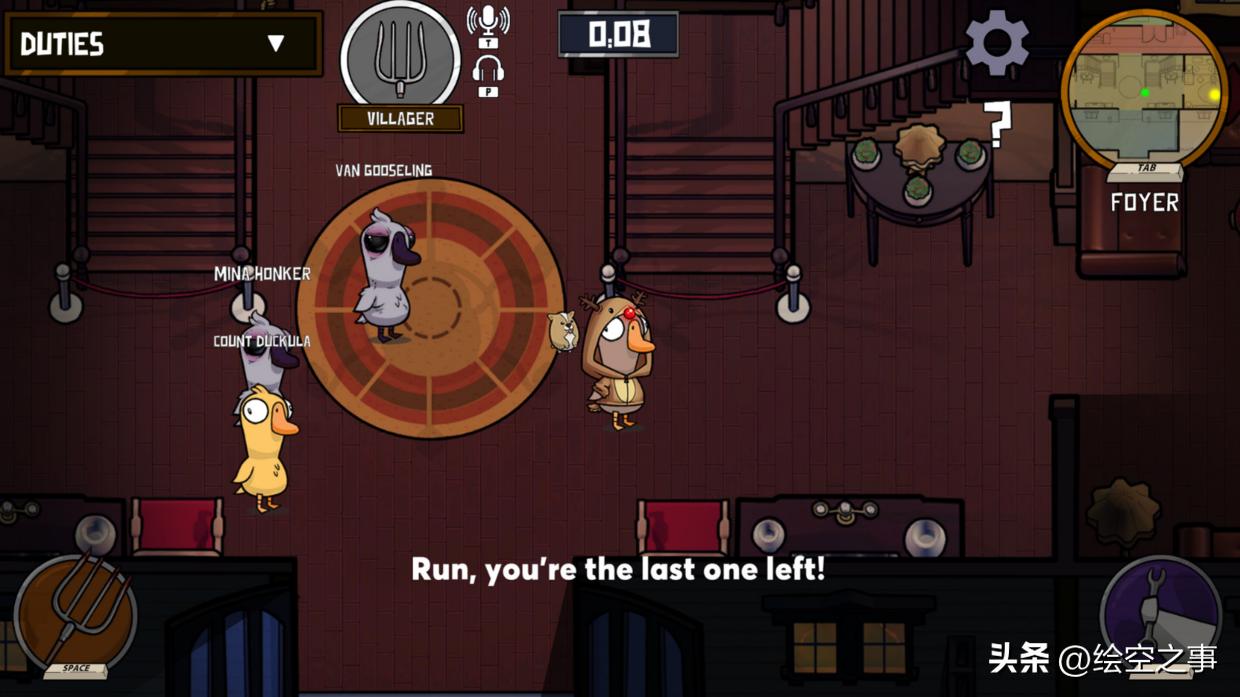The height and width of the screenshot is (697, 1240).
Task: Open the circular Foyer minimap
Action: (1144, 92)
